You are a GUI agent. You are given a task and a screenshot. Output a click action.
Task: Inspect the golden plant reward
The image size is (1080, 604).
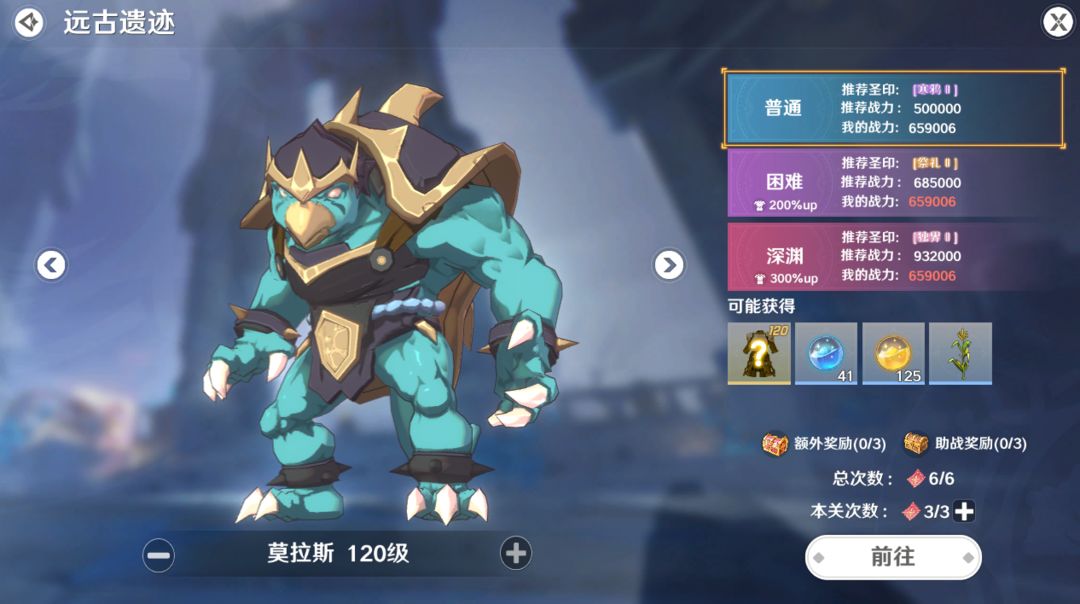point(960,352)
